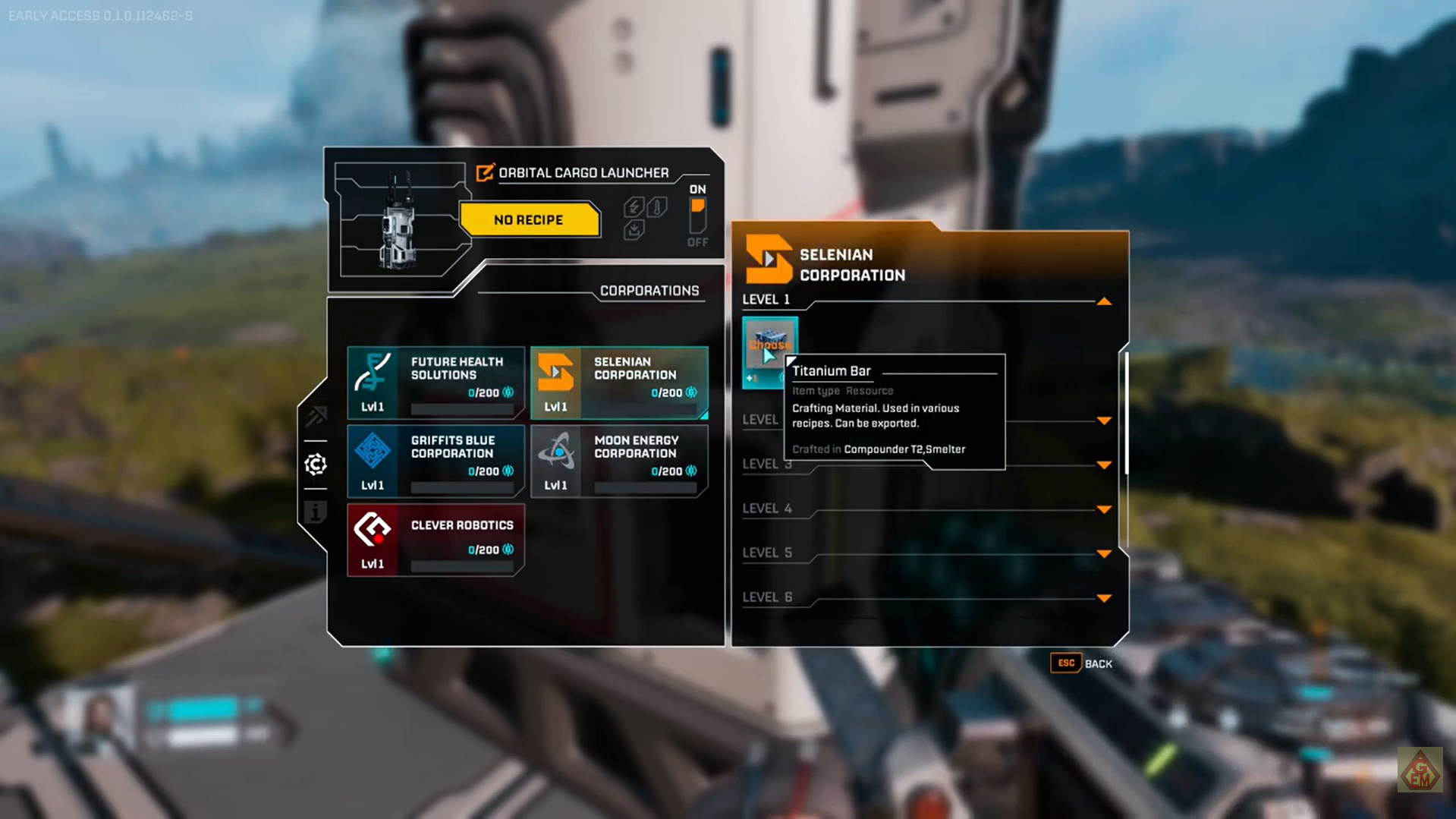Pick the Clever Robotics corporation
Viewport: 1456px width, 819px height.
[x=436, y=540]
